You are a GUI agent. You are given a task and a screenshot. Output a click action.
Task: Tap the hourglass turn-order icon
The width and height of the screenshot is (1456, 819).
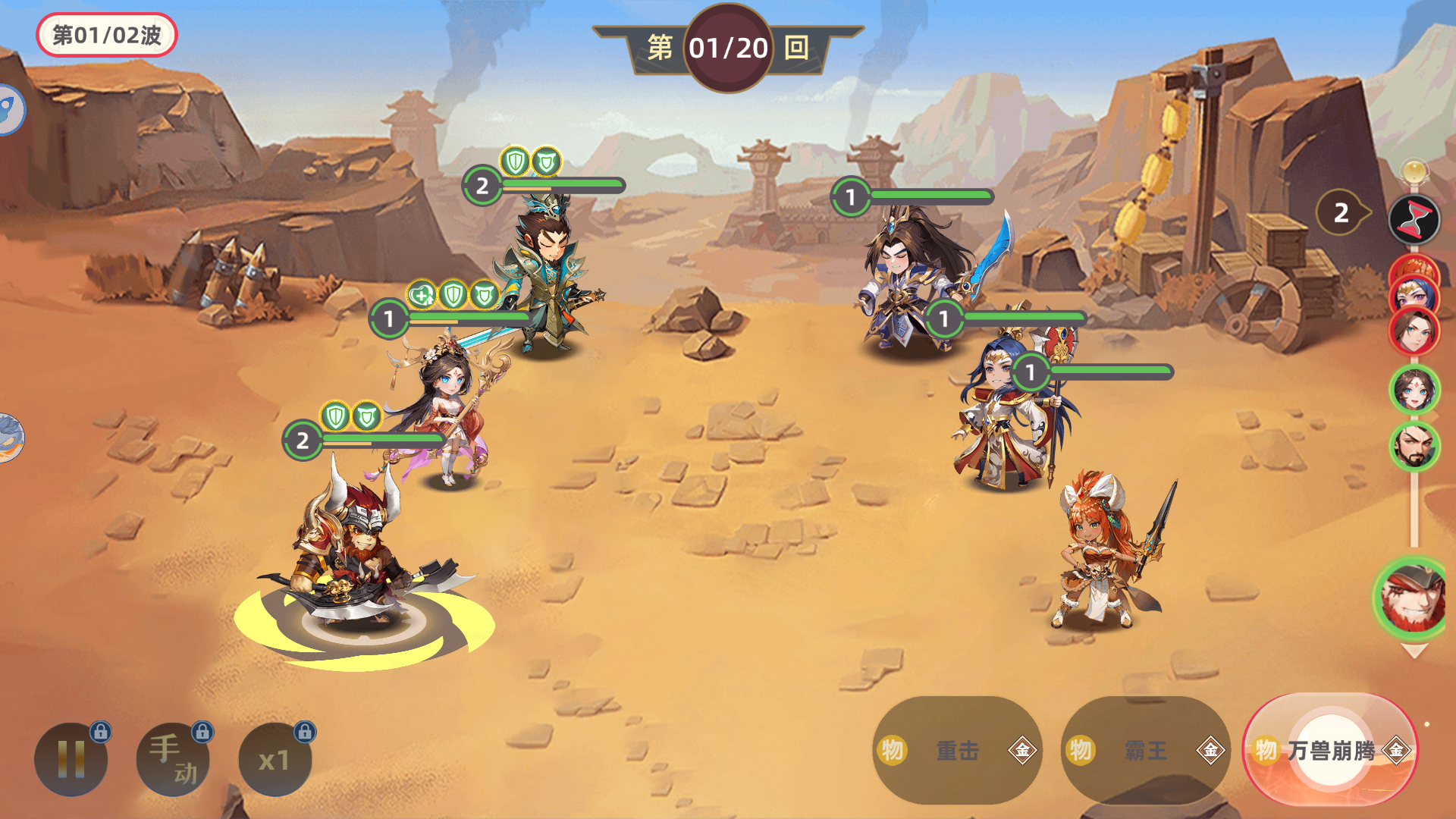coord(1414,220)
